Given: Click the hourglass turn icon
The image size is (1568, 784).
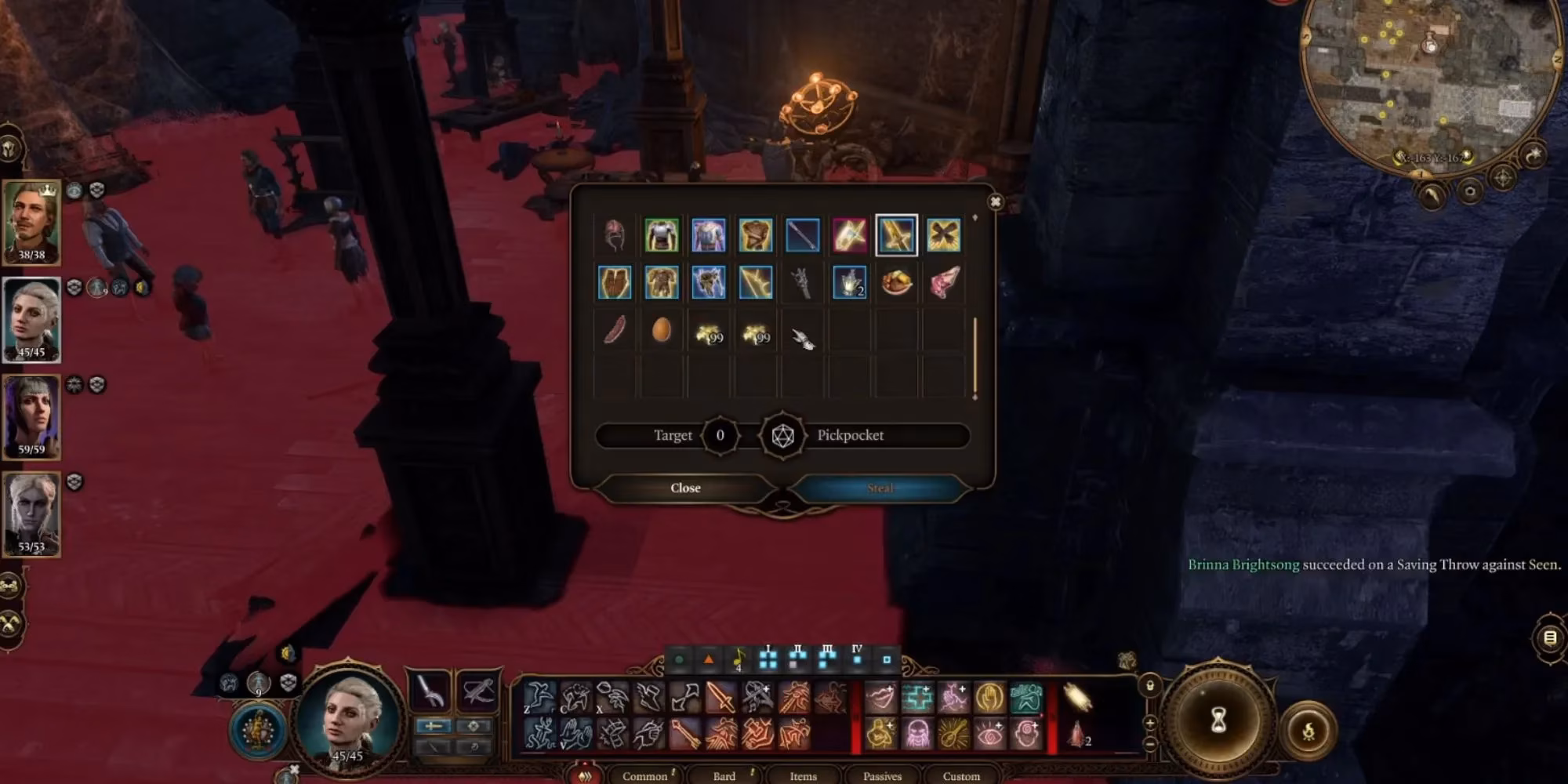Looking at the screenshot, I should point(1218,720).
